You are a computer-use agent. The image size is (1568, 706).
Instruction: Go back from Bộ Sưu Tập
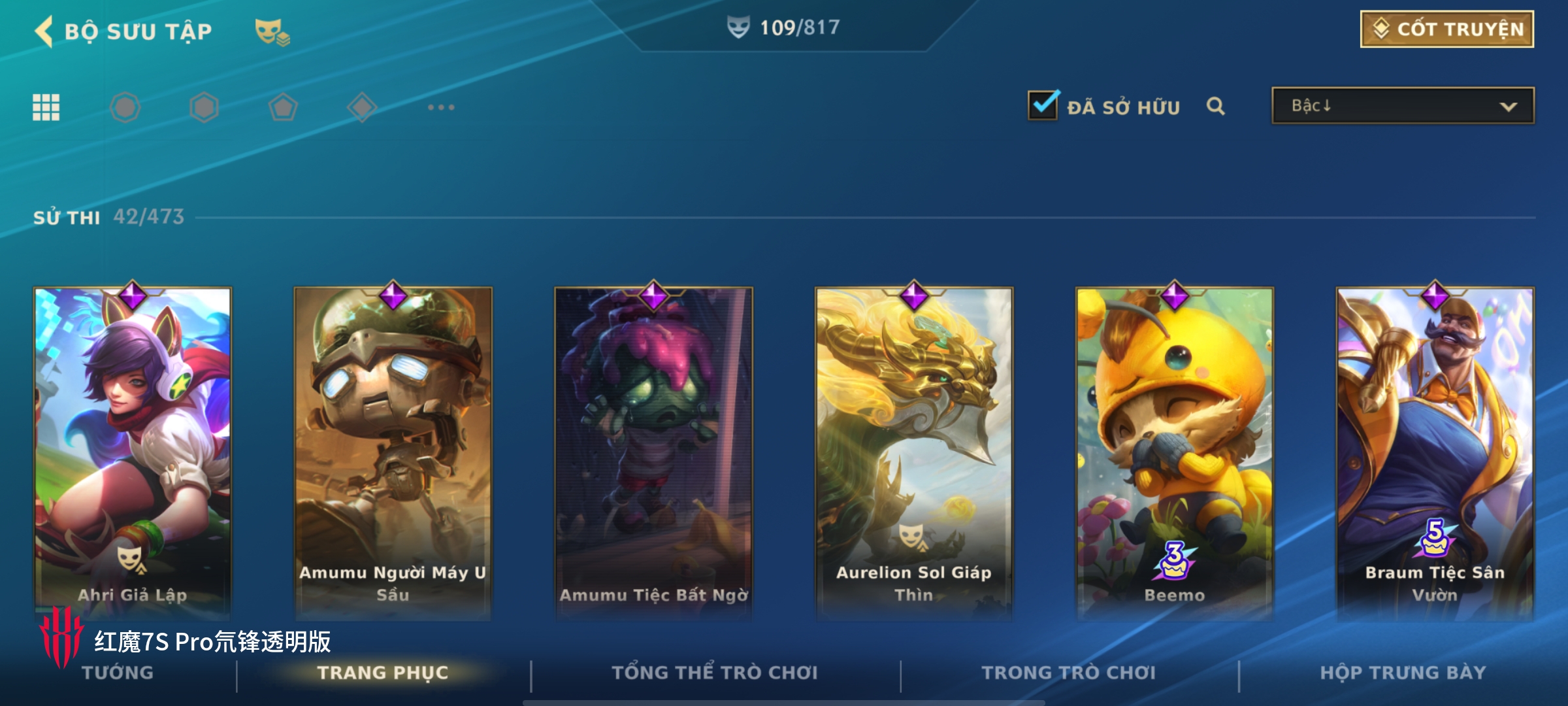tap(44, 31)
